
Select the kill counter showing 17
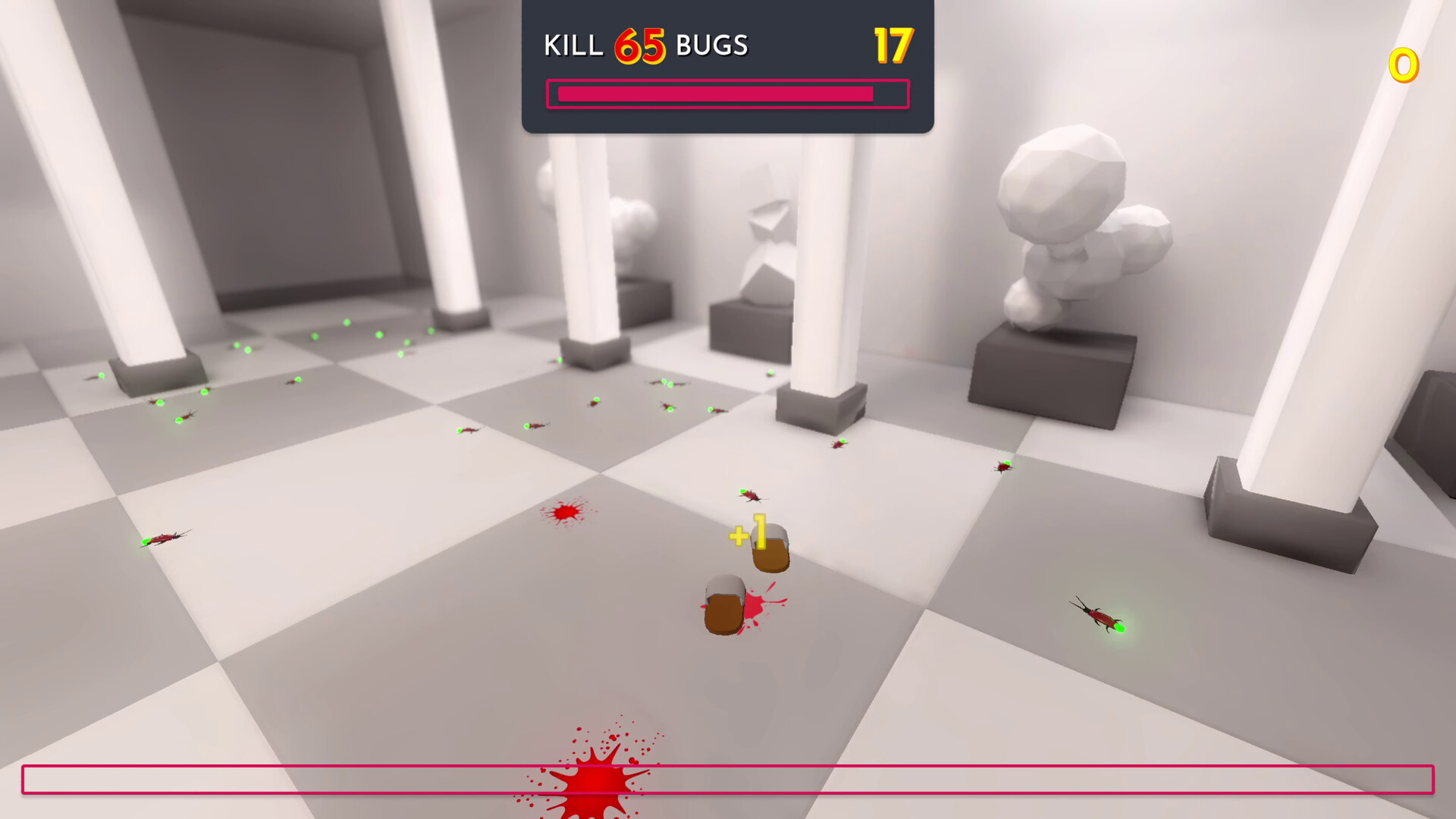click(x=893, y=45)
